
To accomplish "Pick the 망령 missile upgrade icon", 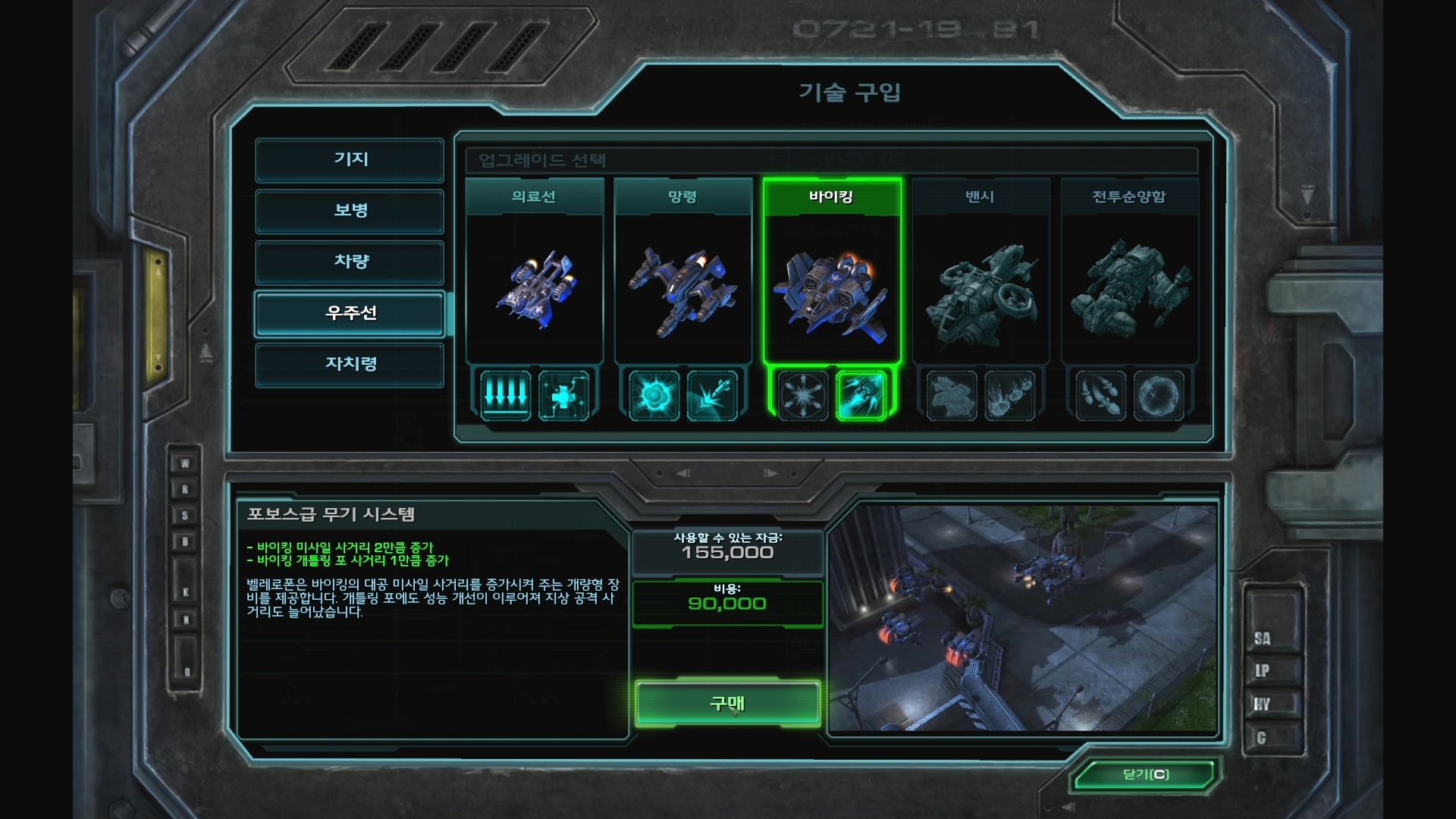I will [712, 395].
